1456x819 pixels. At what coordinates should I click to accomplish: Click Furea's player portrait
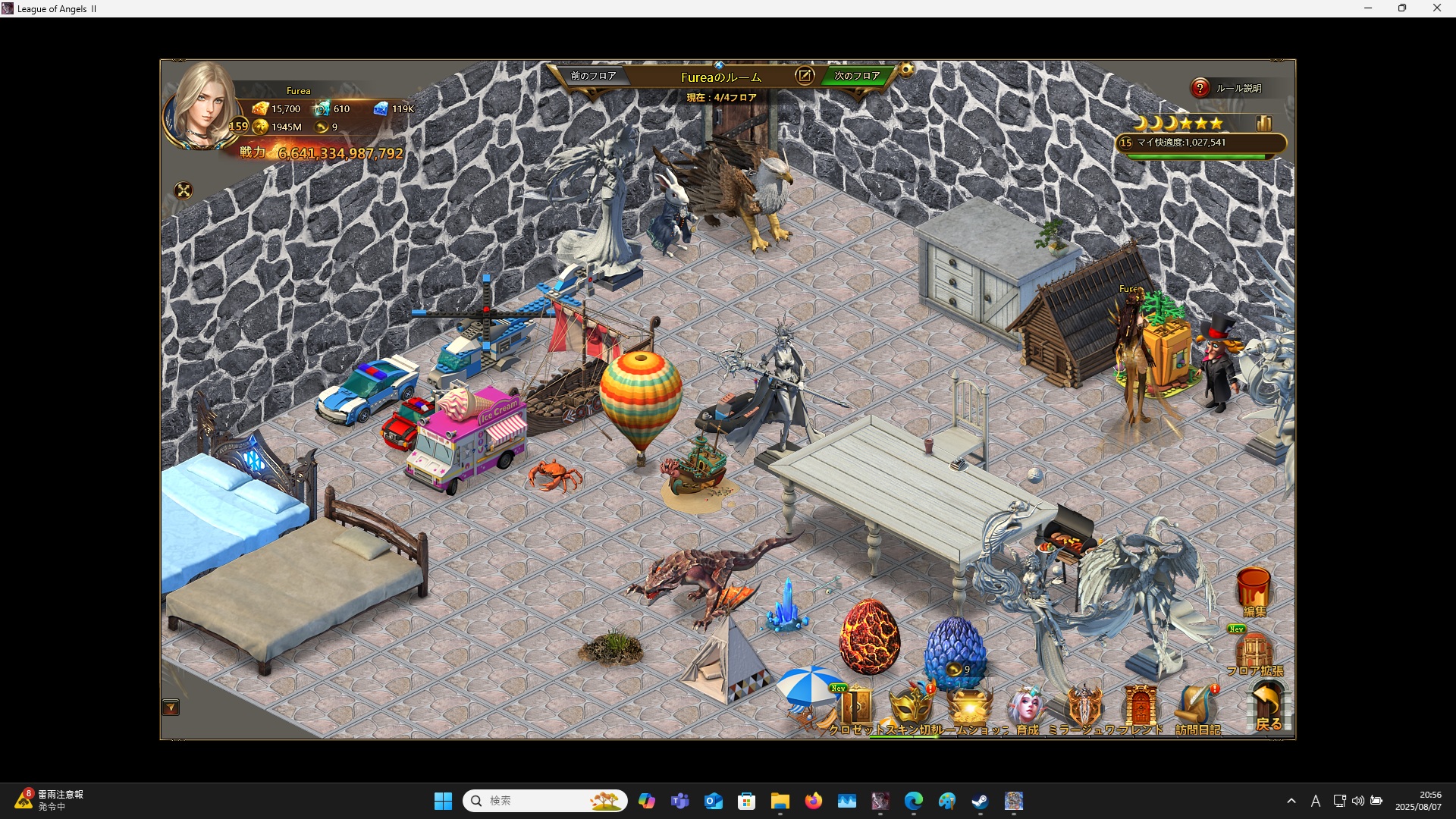click(202, 106)
